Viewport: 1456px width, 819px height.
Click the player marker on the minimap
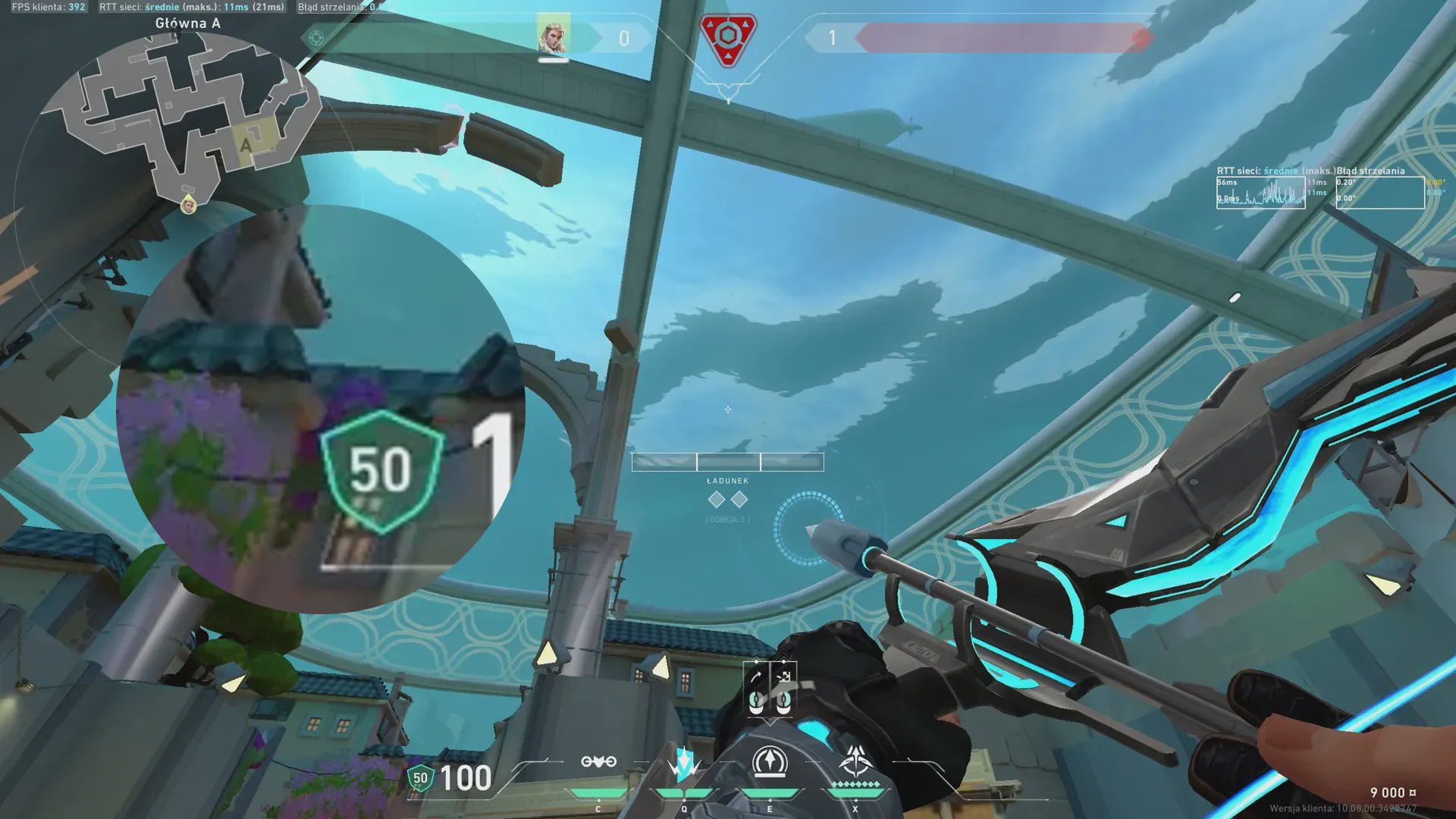coord(188,203)
